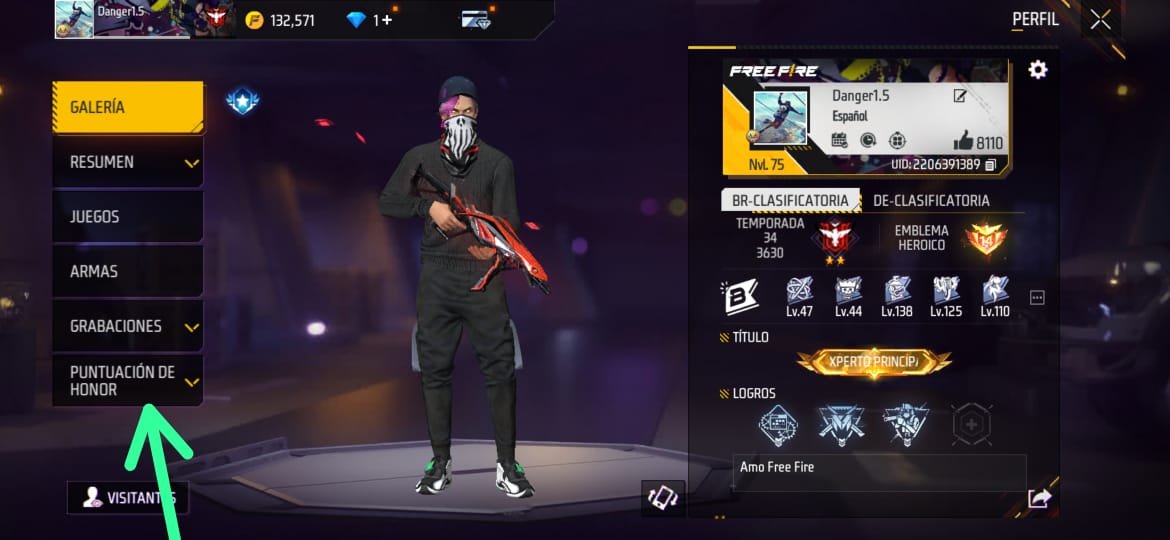Show the Visitantes list
Screen dimensions: 1170x540
(127, 497)
